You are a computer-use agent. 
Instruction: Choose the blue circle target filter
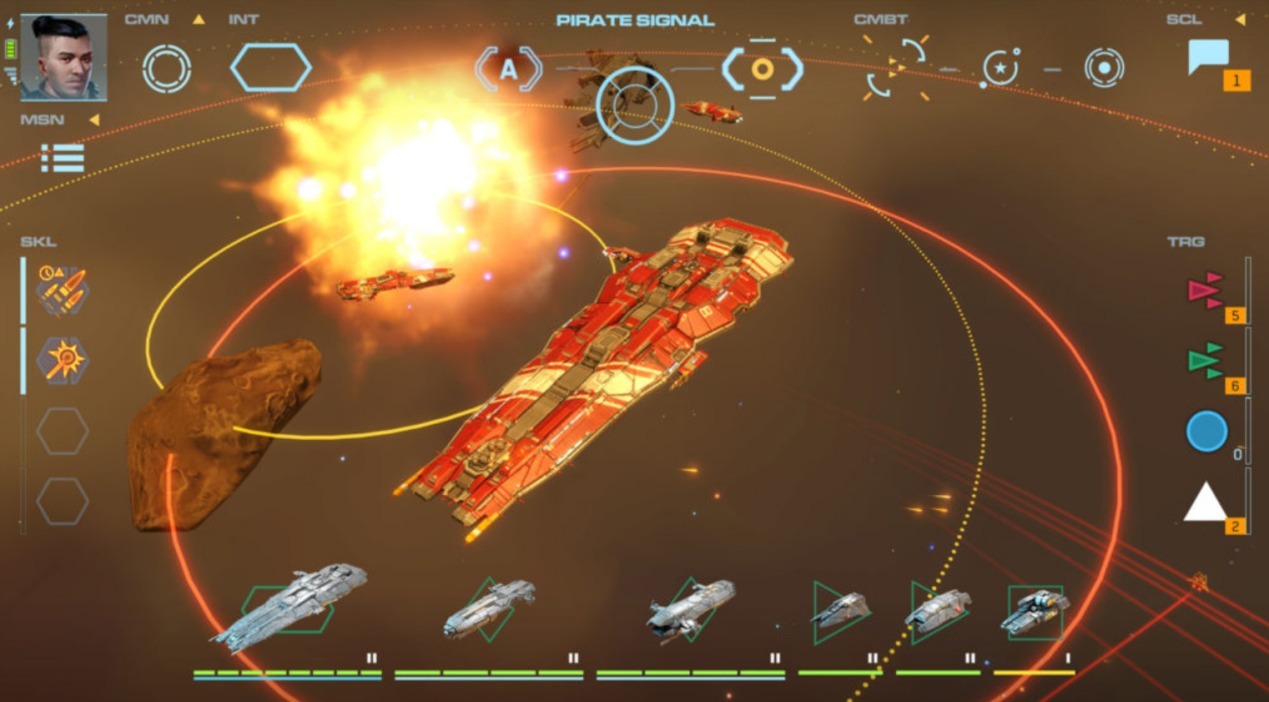(x=1206, y=431)
